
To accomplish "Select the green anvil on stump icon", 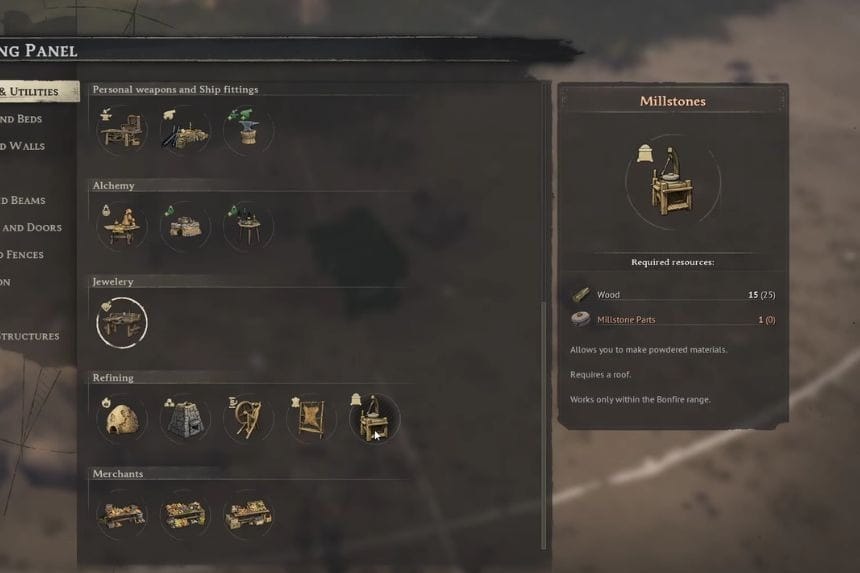I will pos(248,130).
